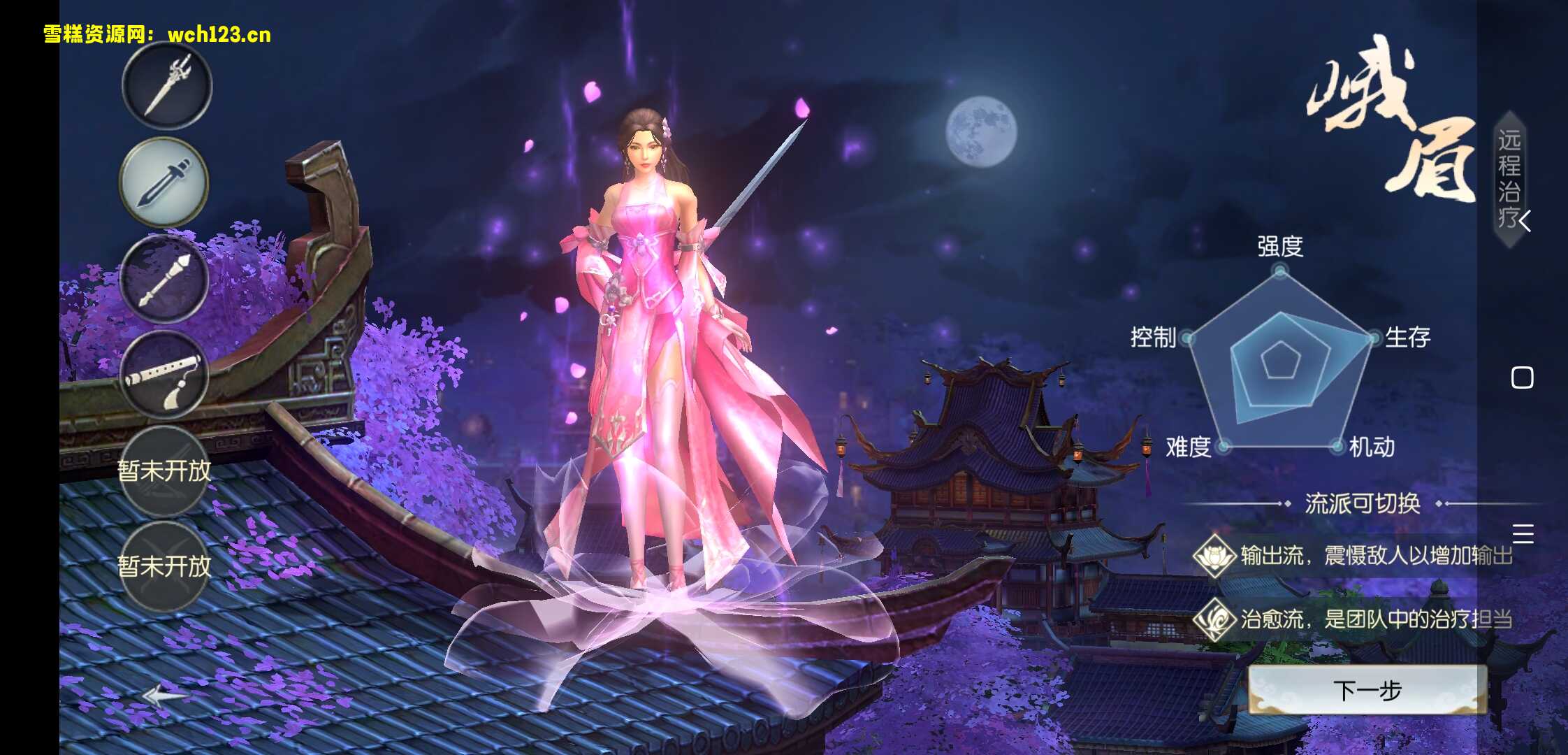
Task: Tap the Android back chevron
Action: (1525, 221)
